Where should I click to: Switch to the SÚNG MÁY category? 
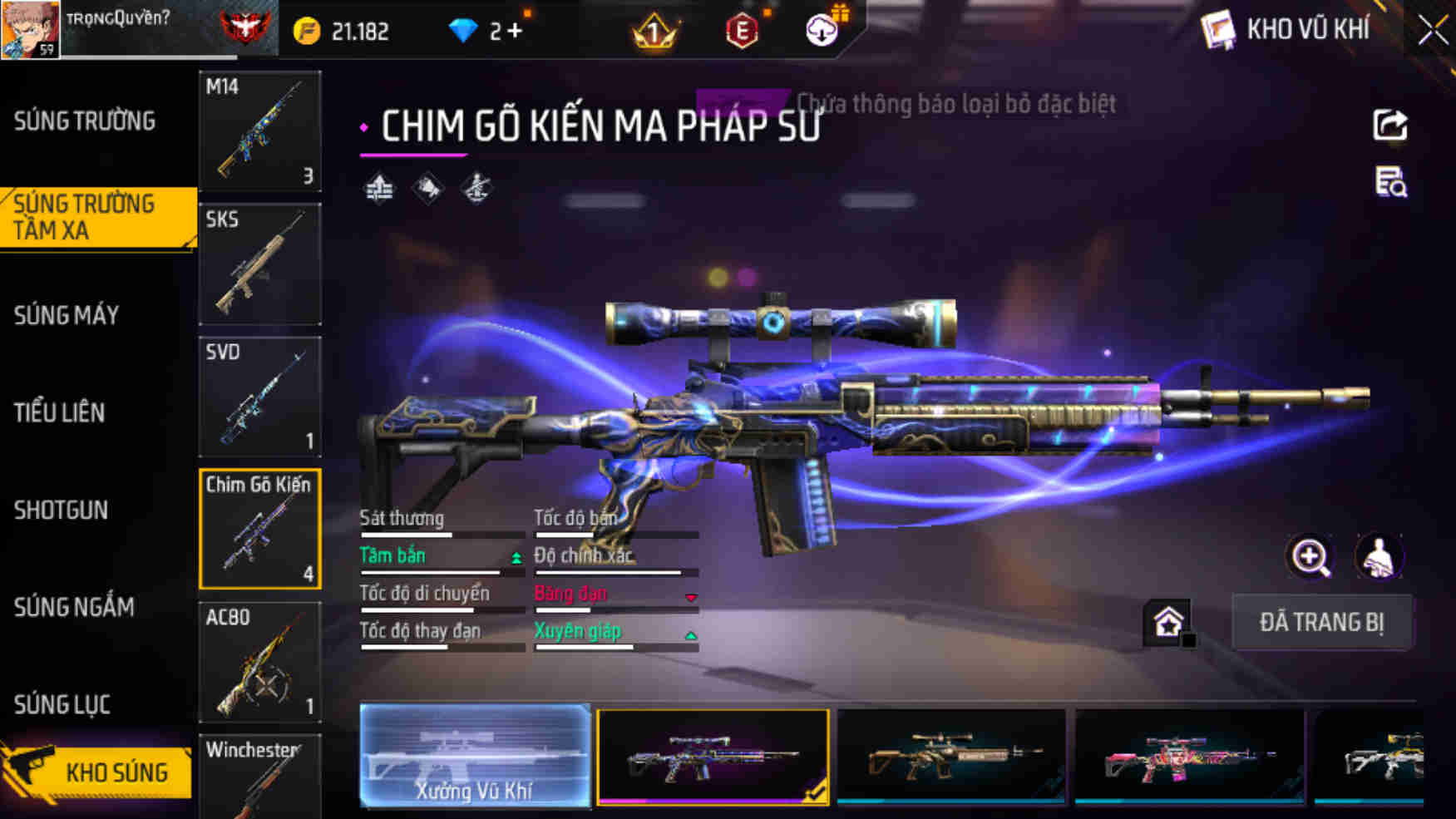pyautogui.click(x=67, y=315)
